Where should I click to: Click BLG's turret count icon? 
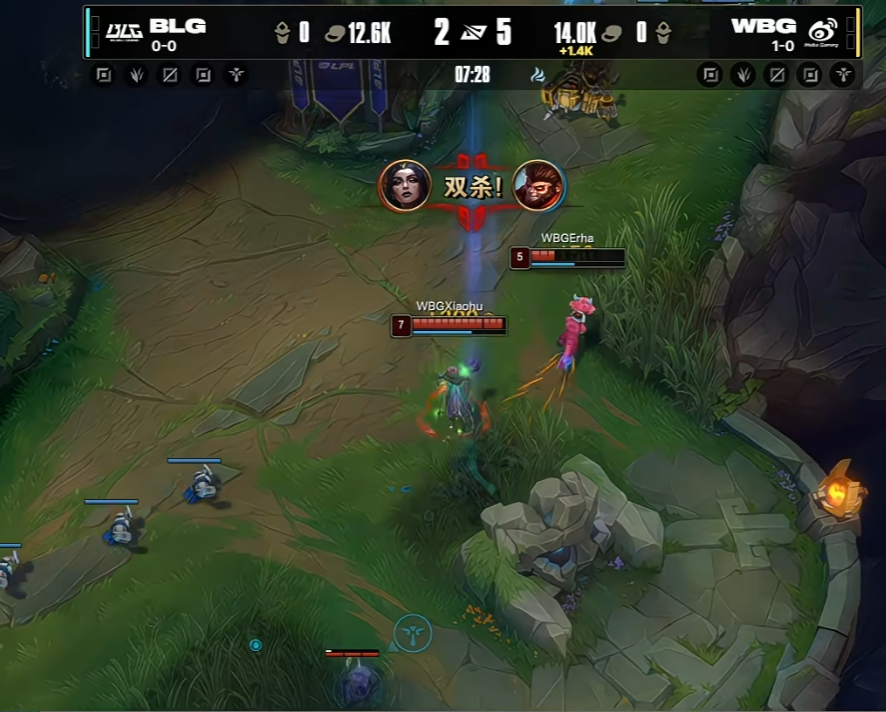(283, 33)
